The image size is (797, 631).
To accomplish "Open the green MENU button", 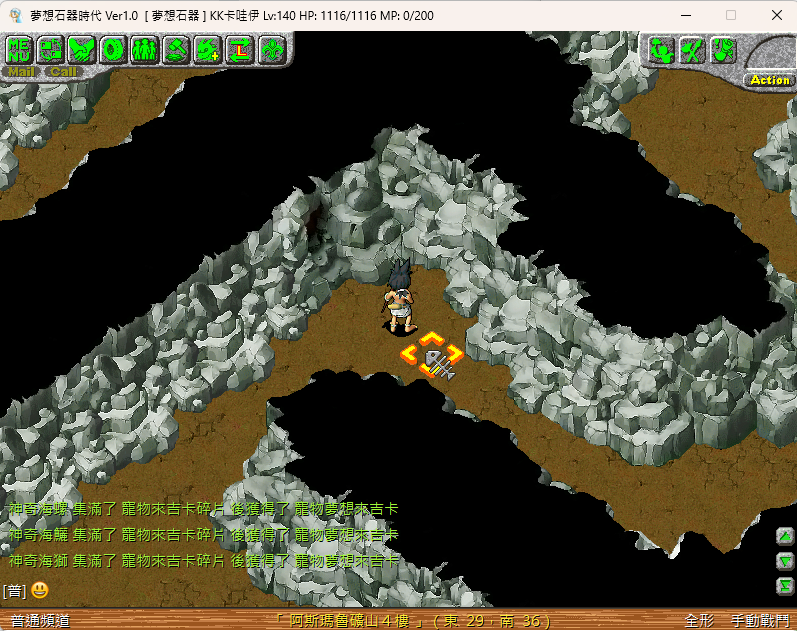I will [19, 48].
